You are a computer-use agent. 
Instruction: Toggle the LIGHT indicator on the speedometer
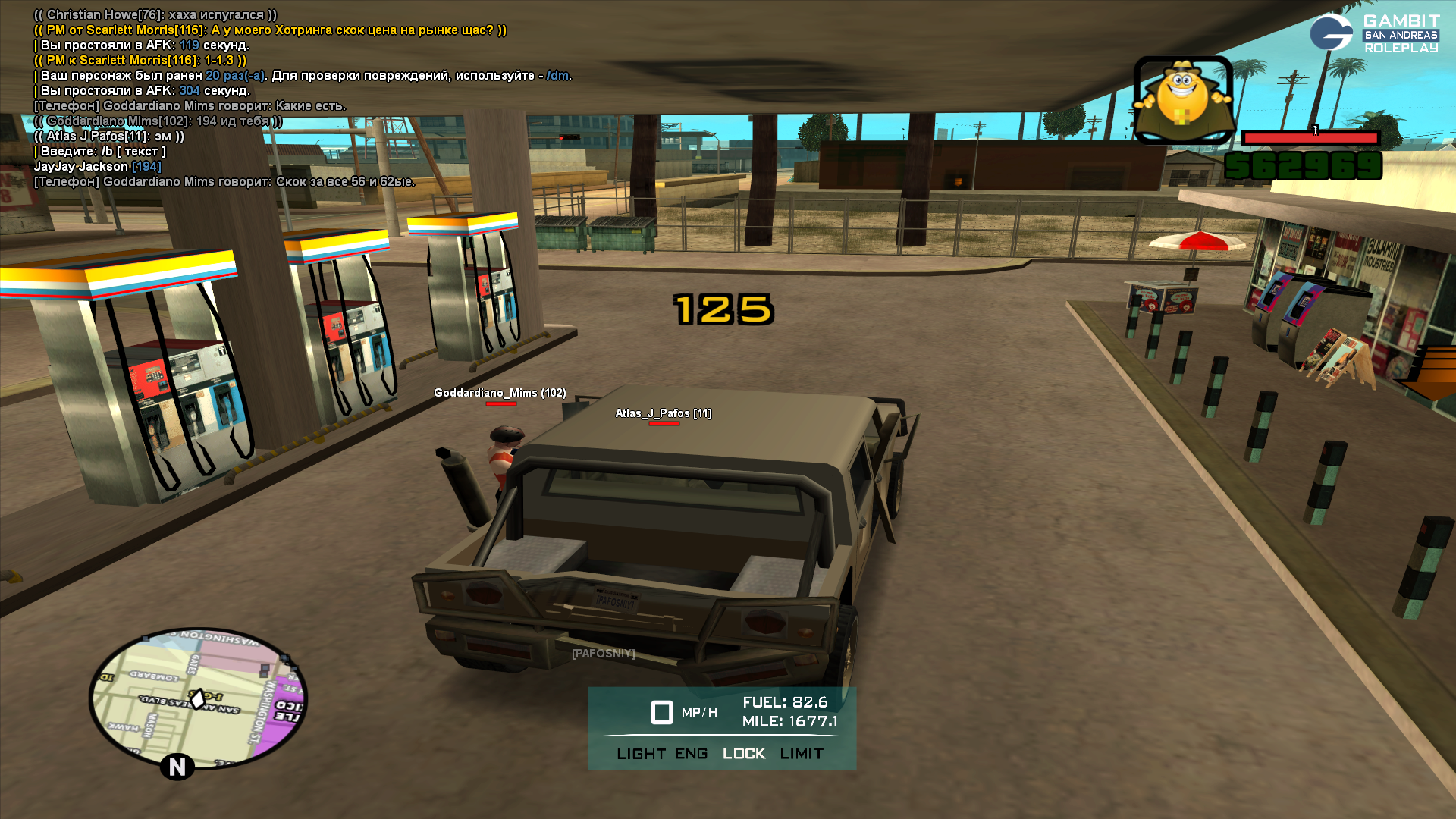click(x=641, y=754)
